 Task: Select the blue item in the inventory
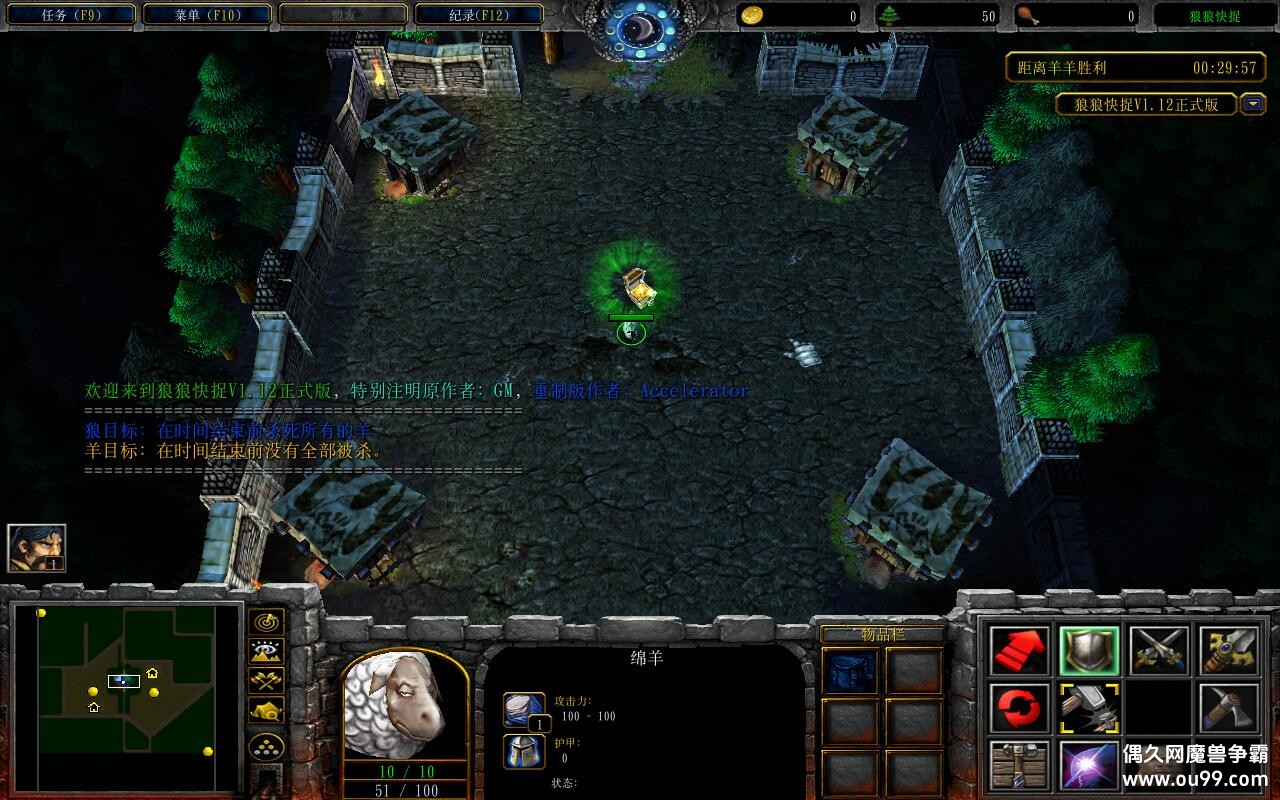tap(850, 669)
